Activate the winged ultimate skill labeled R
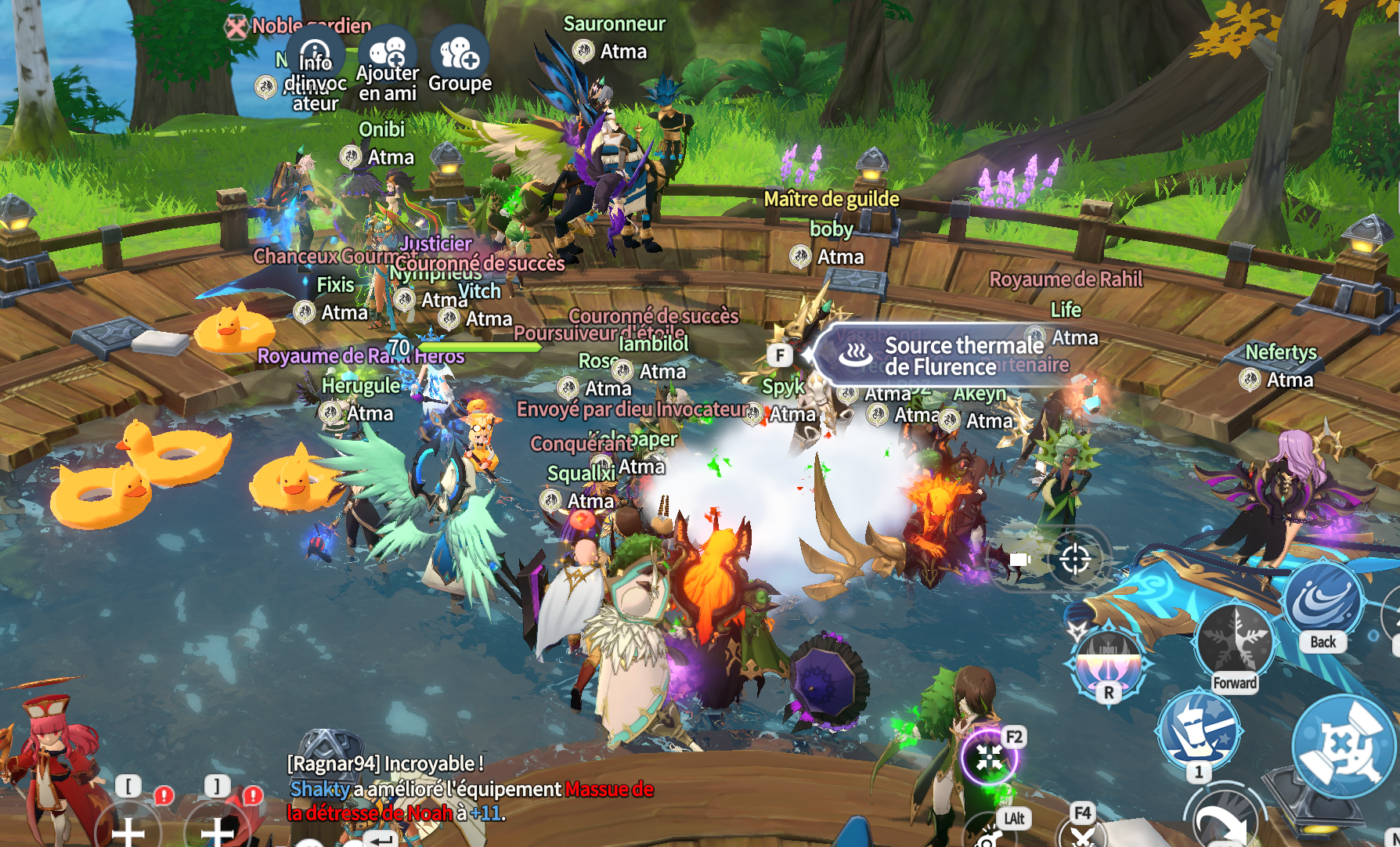 tap(1106, 661)
